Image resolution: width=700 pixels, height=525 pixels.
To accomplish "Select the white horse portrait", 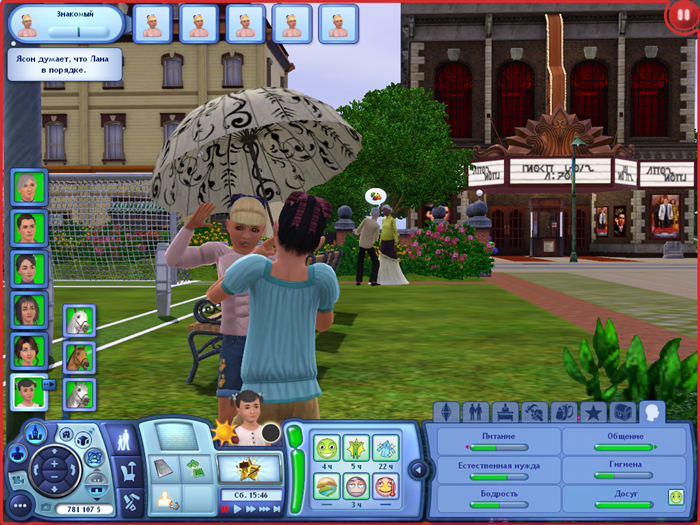I will (x=78, y=322).
